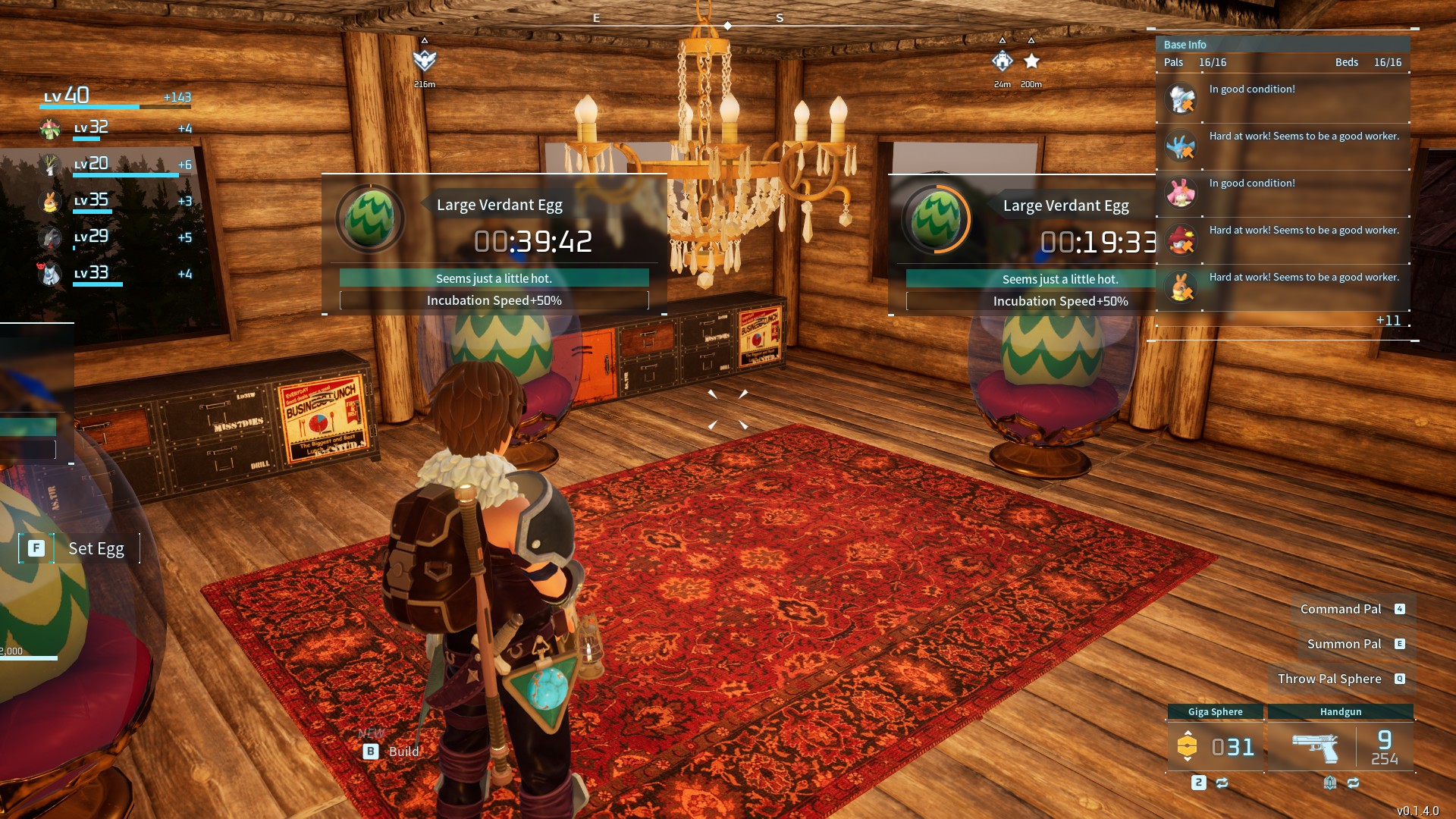The image size is (1456, 819).
Task: Select the Handgun weapon slot
Action: coord(1340,746)
